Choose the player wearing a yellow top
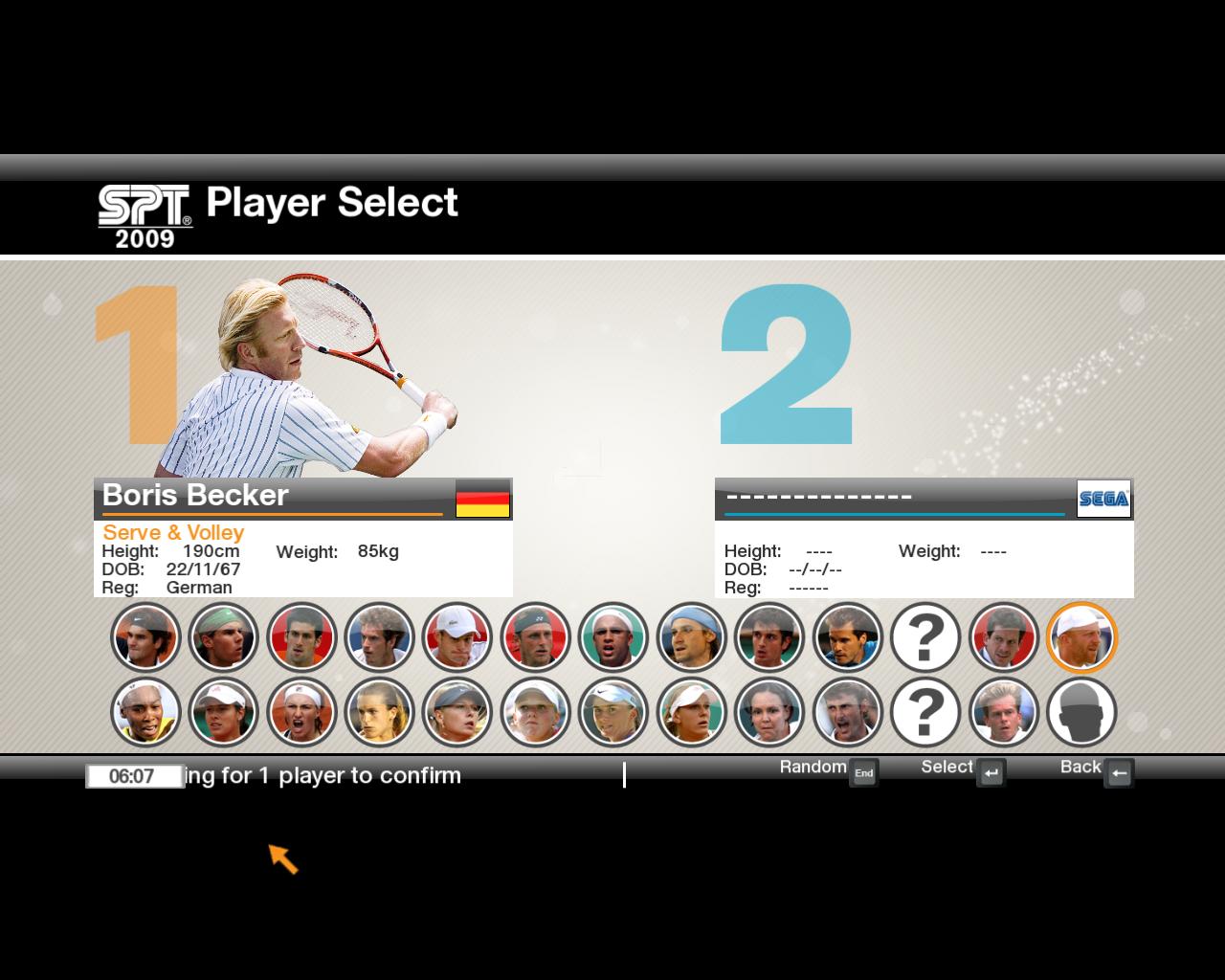The height and width of the screenshot is (980, 1225). coord(145,713)
